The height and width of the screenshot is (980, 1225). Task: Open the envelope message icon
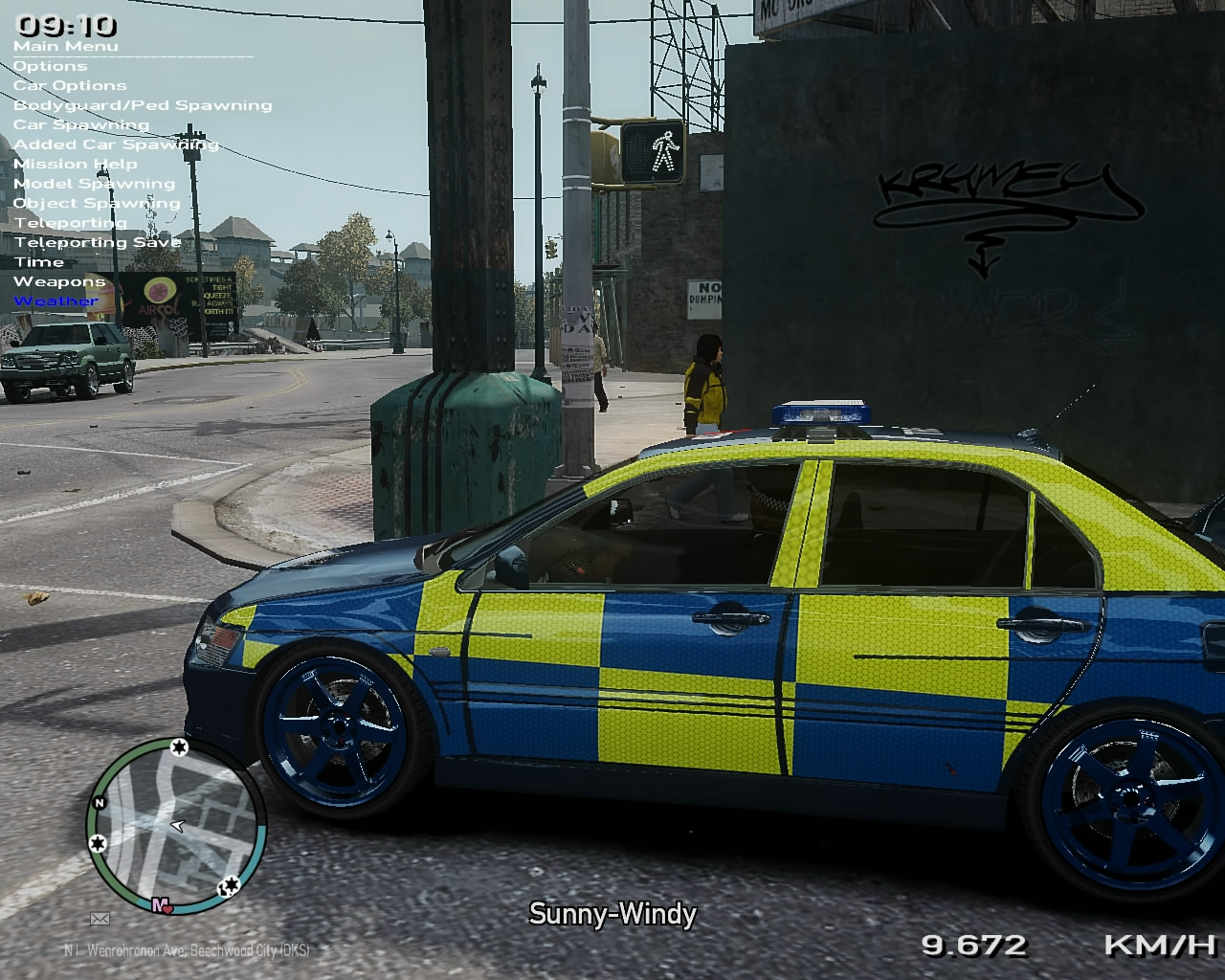(x=100, y=920)
